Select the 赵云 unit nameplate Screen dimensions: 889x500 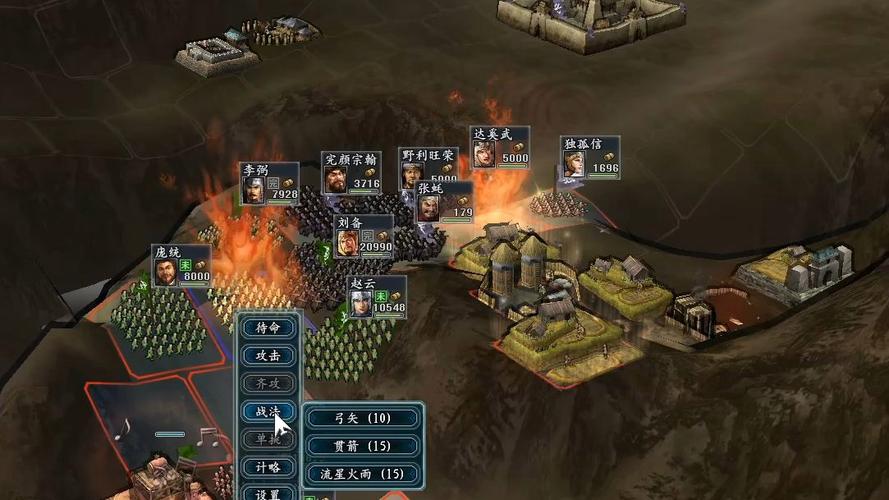377,297
